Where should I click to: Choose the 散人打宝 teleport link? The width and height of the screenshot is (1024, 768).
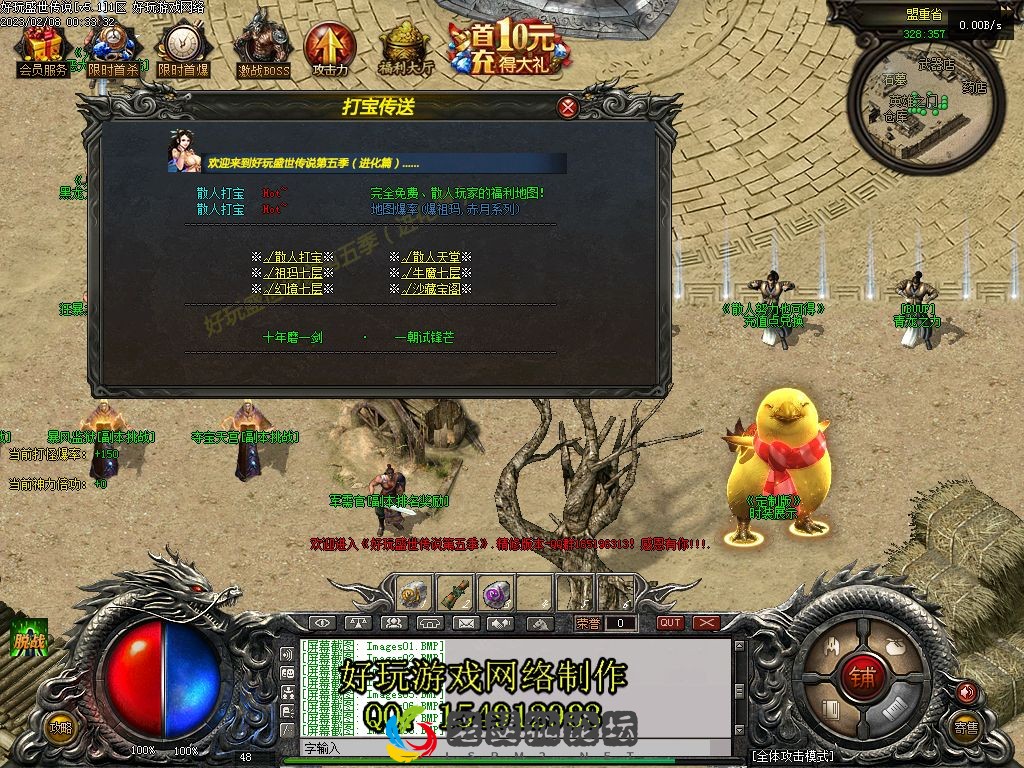292,257
